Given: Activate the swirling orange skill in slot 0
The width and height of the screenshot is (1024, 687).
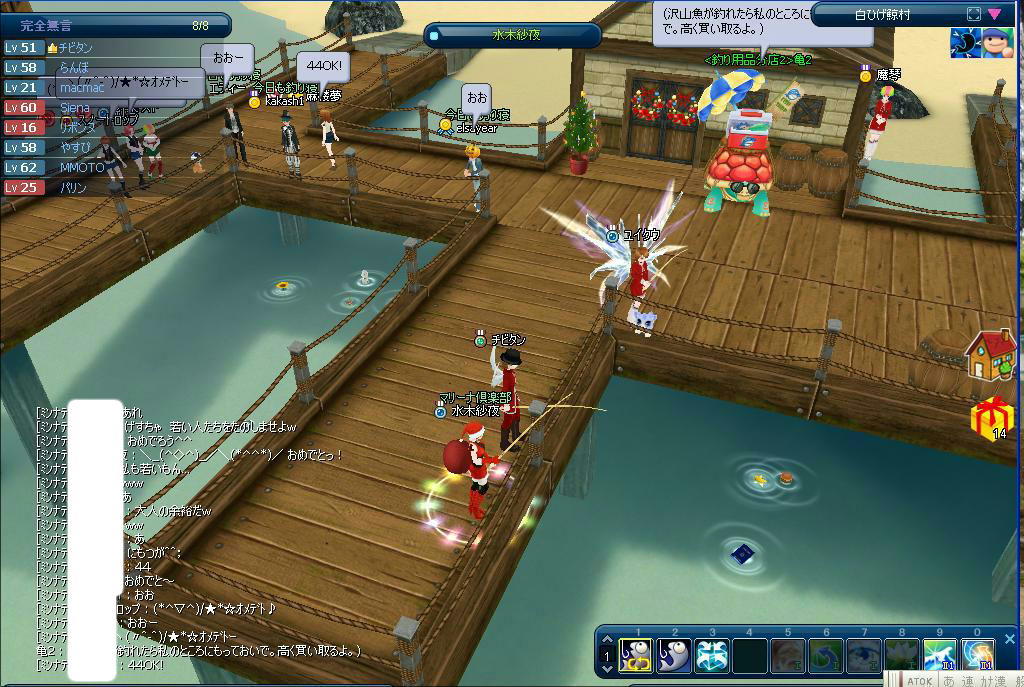Looking at the screenshot, I should [977, 655].
